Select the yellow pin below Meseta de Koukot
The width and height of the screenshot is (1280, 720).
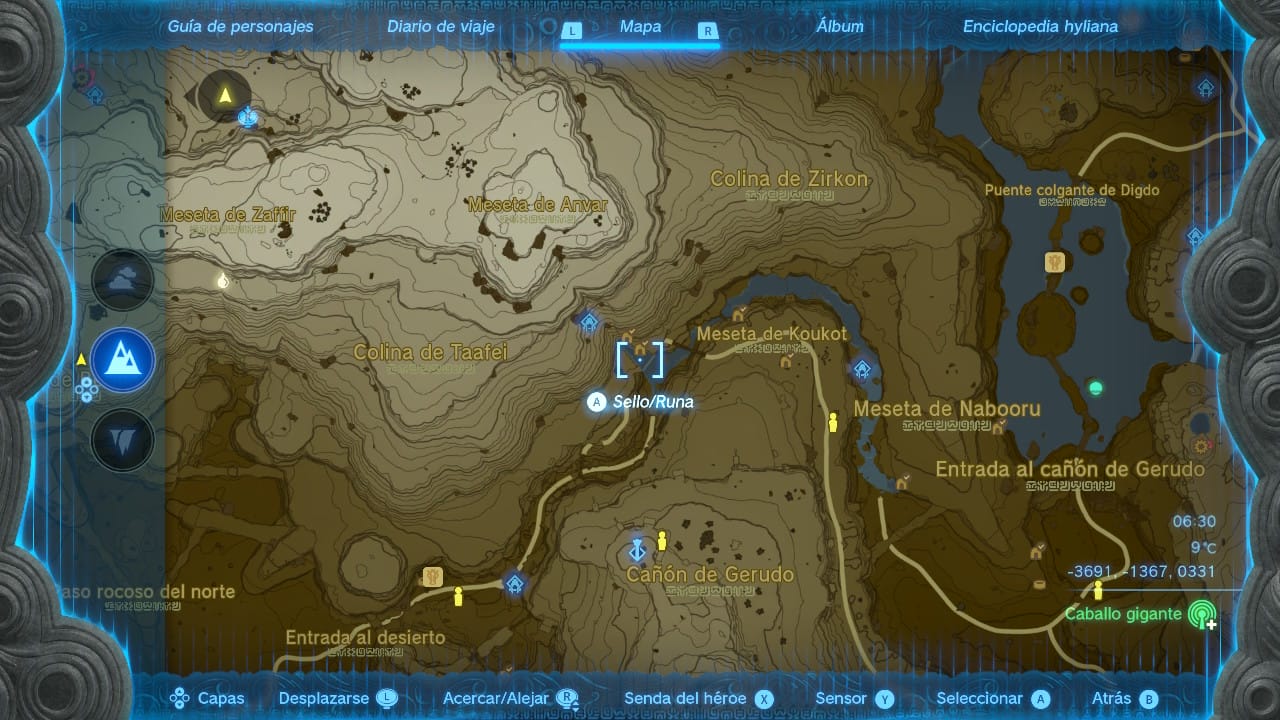[832, 424]
